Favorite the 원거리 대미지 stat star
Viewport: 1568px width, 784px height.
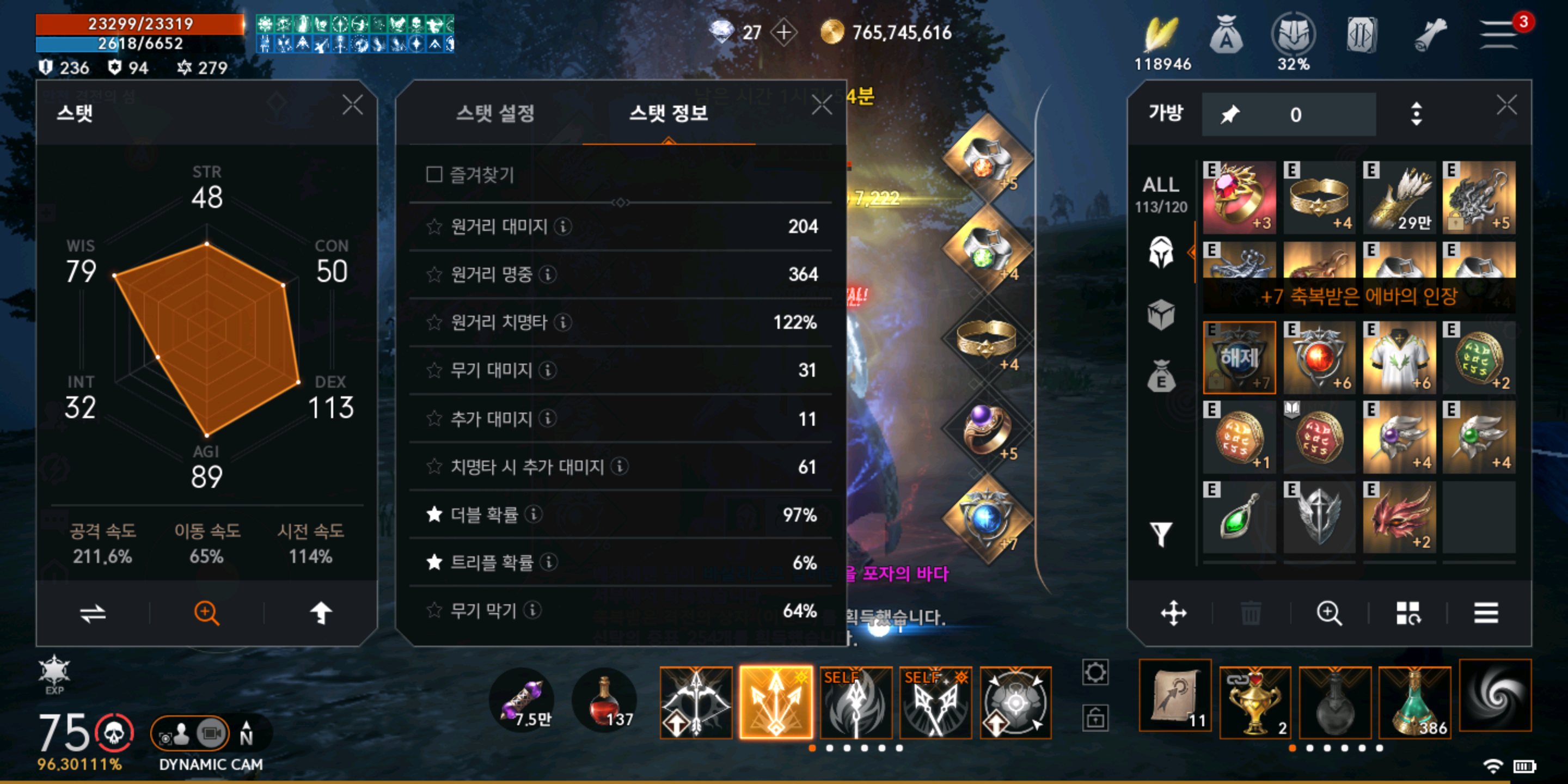[434, 227]
